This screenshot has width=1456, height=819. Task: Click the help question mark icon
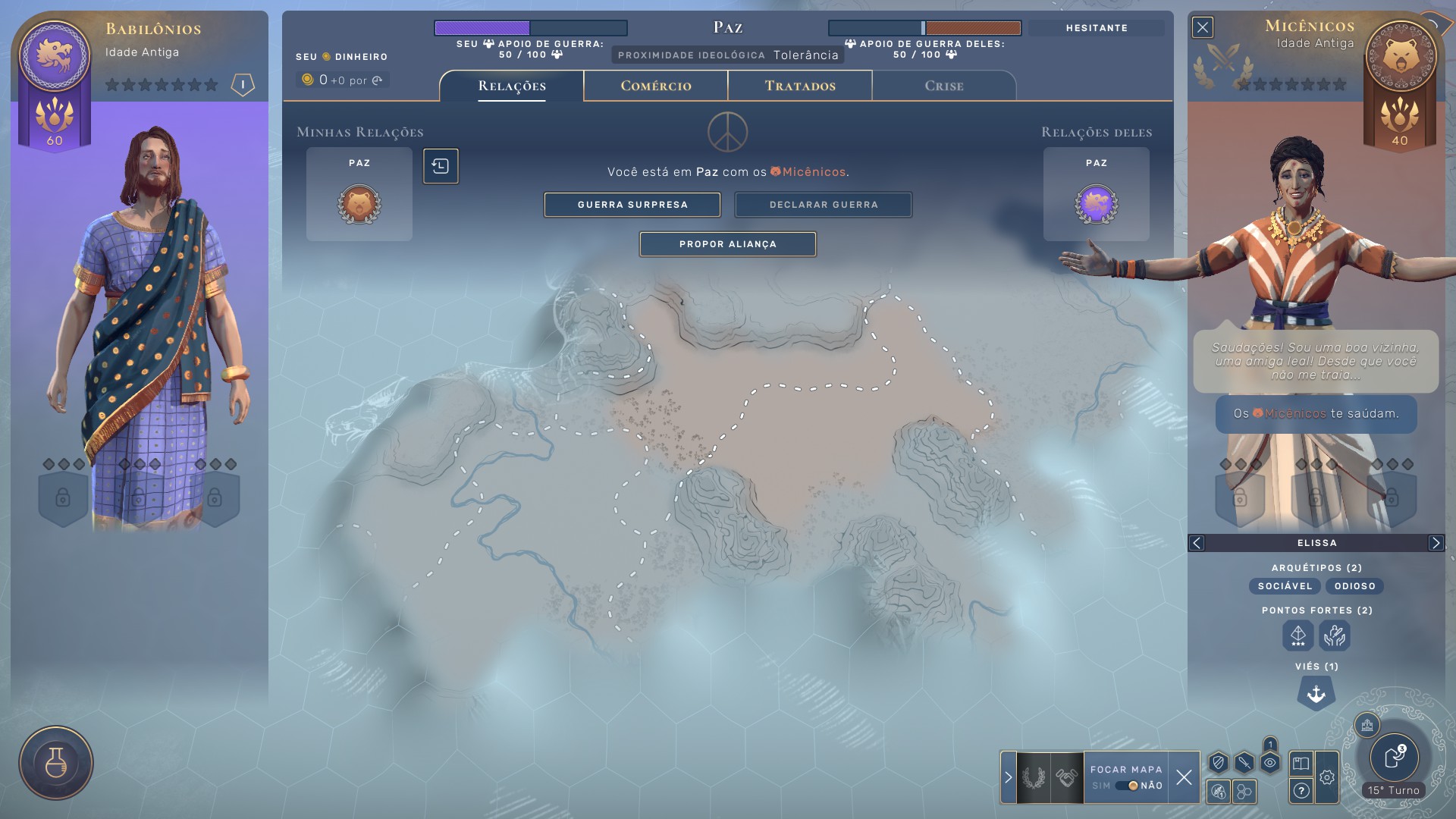1302,792
